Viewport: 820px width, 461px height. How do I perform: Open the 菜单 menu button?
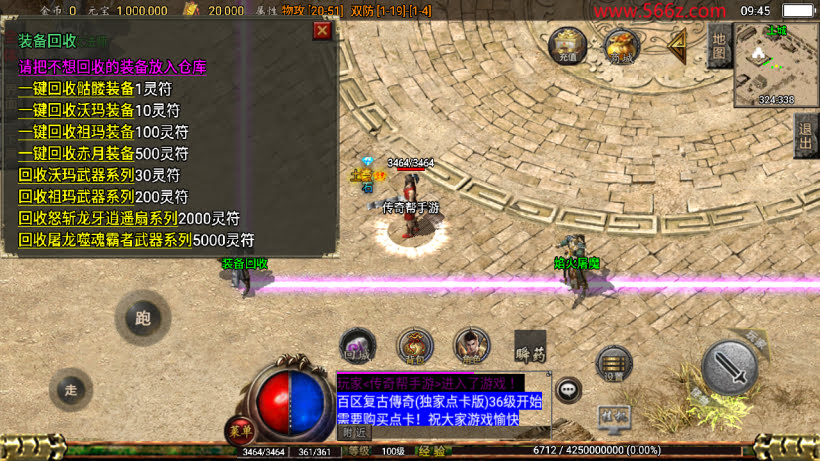(238, 431)
